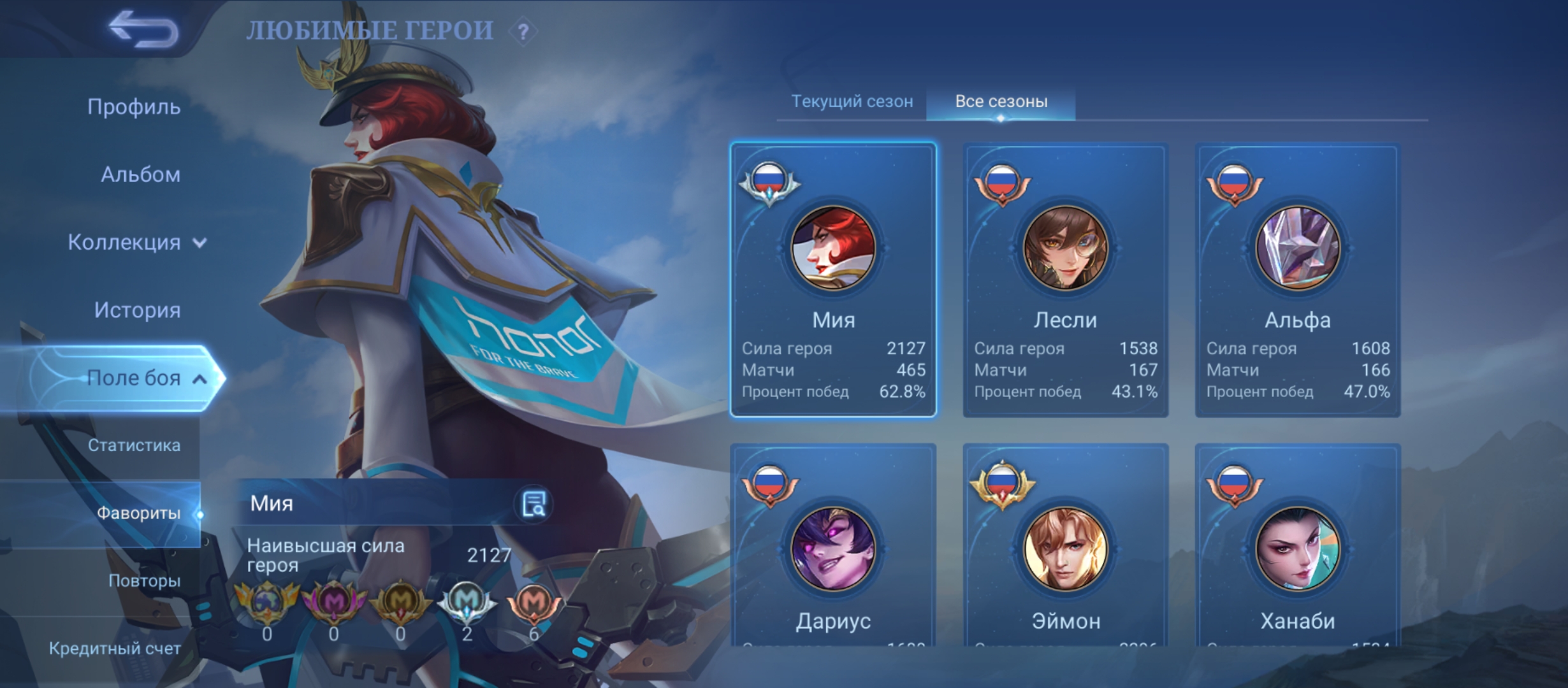Open the История menu entry
Screen dimensions: 1568x688
137,310
